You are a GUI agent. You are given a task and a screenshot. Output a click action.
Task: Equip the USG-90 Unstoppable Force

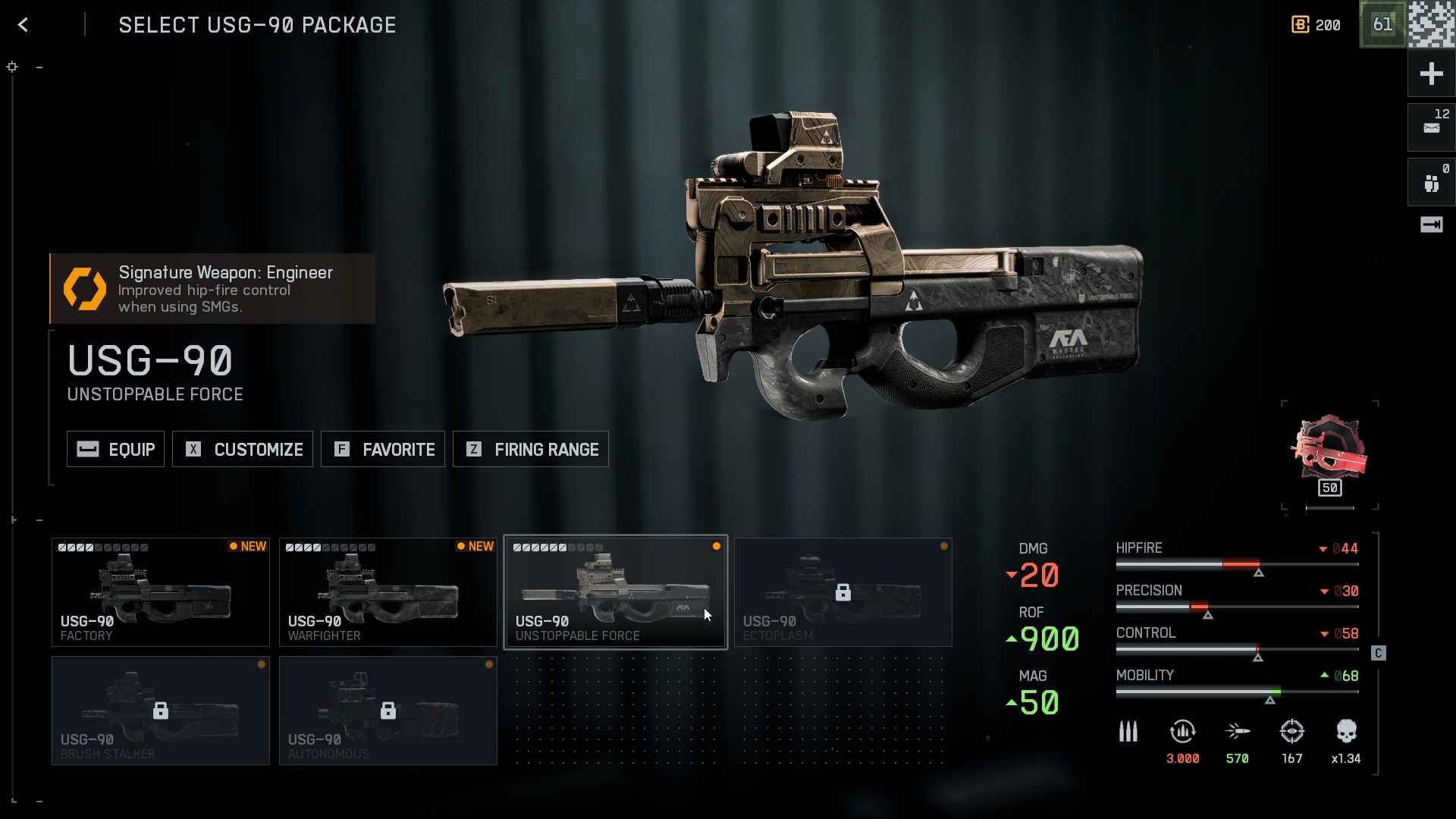115,450
